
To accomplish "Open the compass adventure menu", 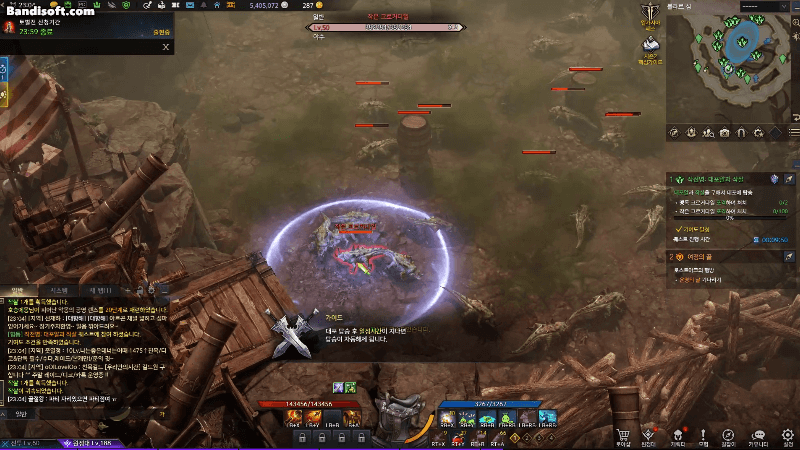I will 730,434.
